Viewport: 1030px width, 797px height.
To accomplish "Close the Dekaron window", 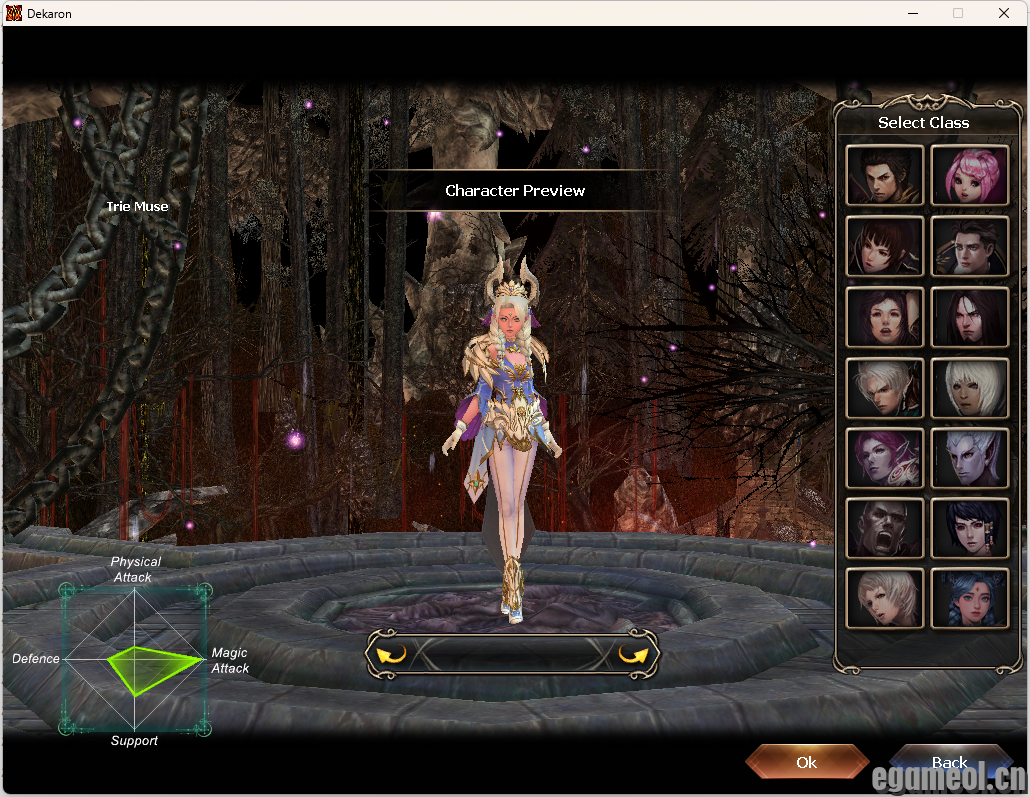I will coord(1004,14).
